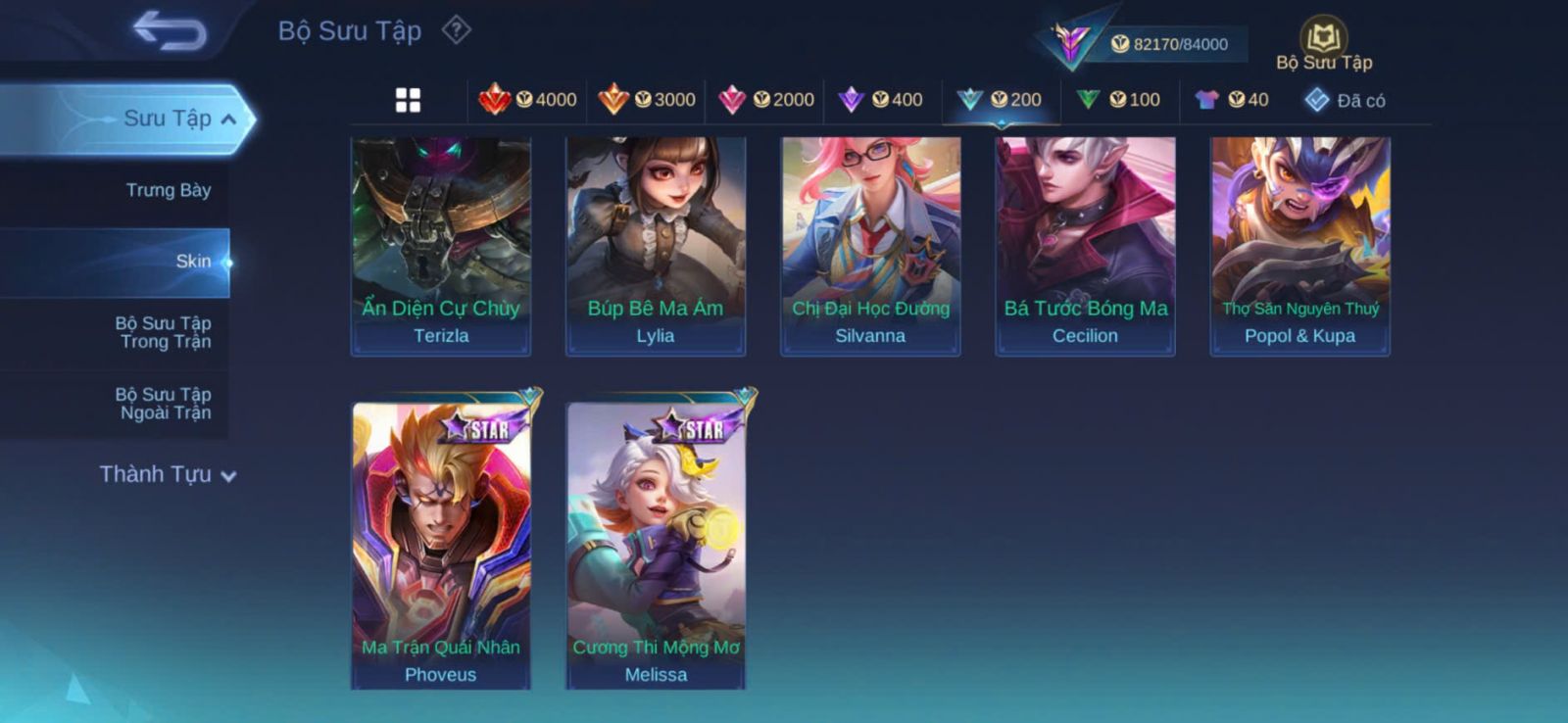This screenshot has width=1568, height=723.
Task: Choose Silvanna's Chị Đại Học Đường skin
Action: 870,245
